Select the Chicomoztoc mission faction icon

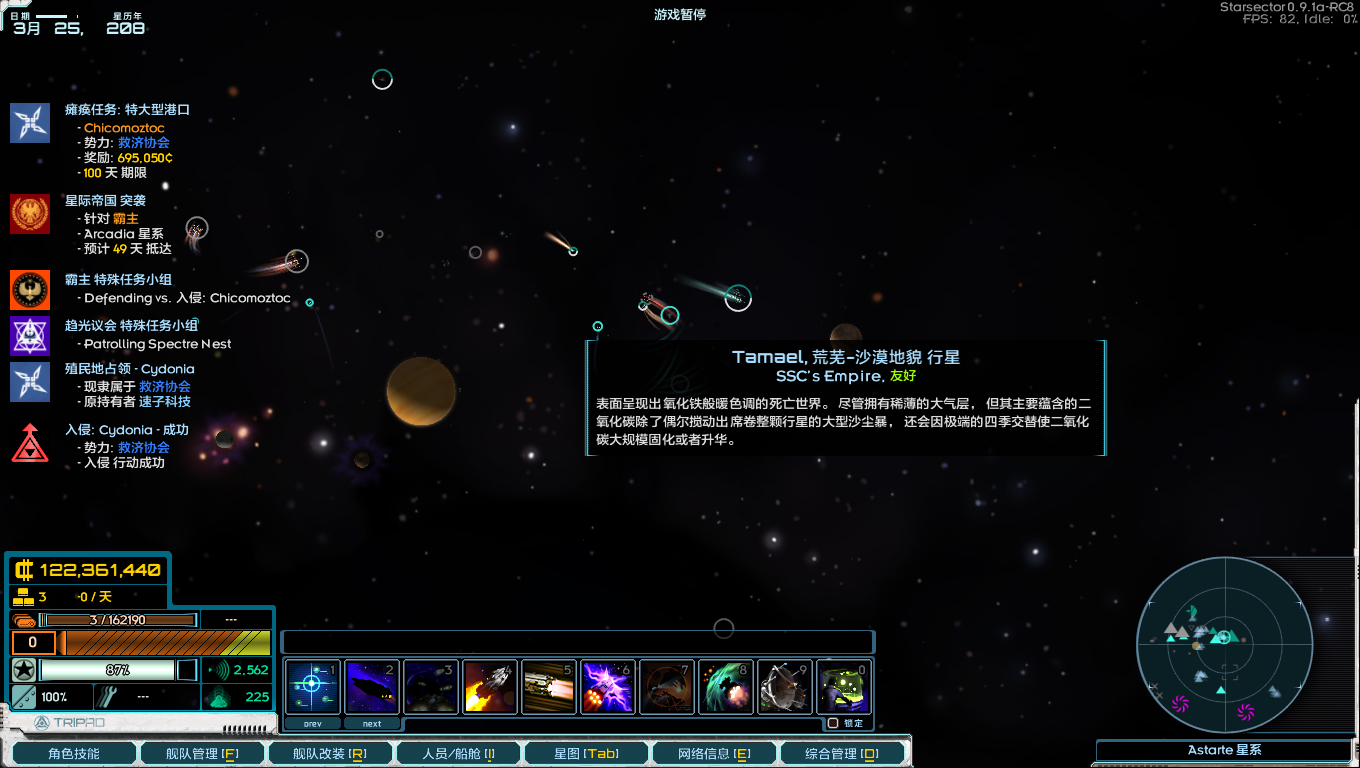29,122
